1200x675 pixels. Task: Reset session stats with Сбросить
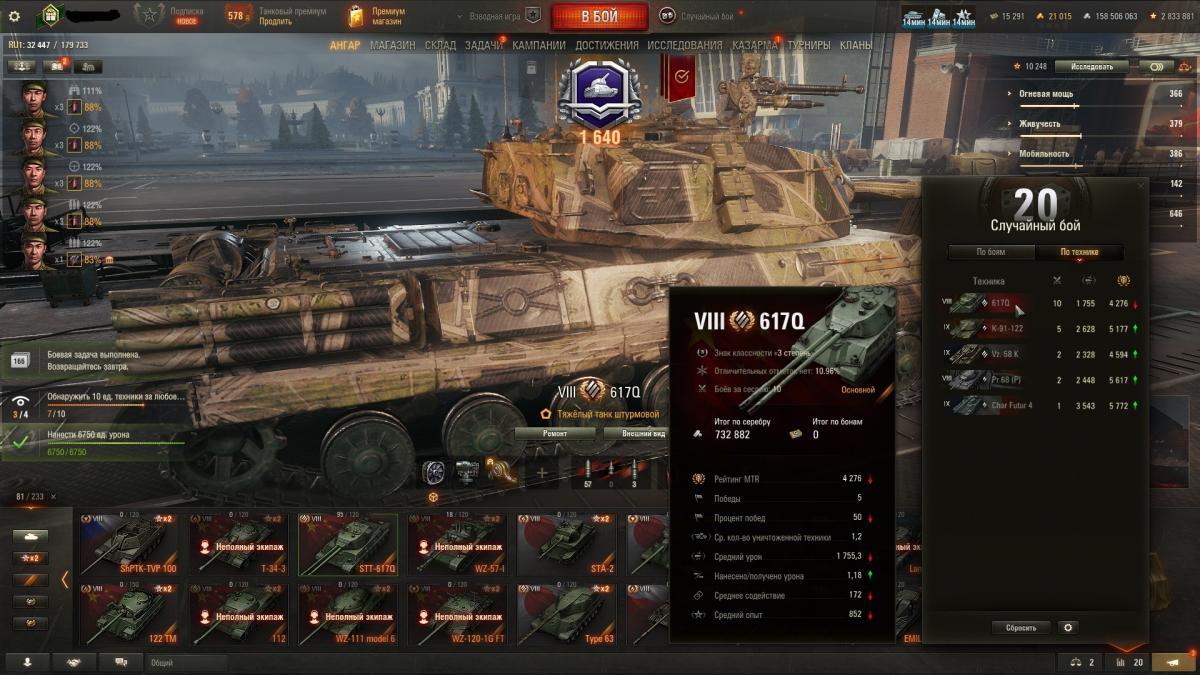[x=1021, y=628]
